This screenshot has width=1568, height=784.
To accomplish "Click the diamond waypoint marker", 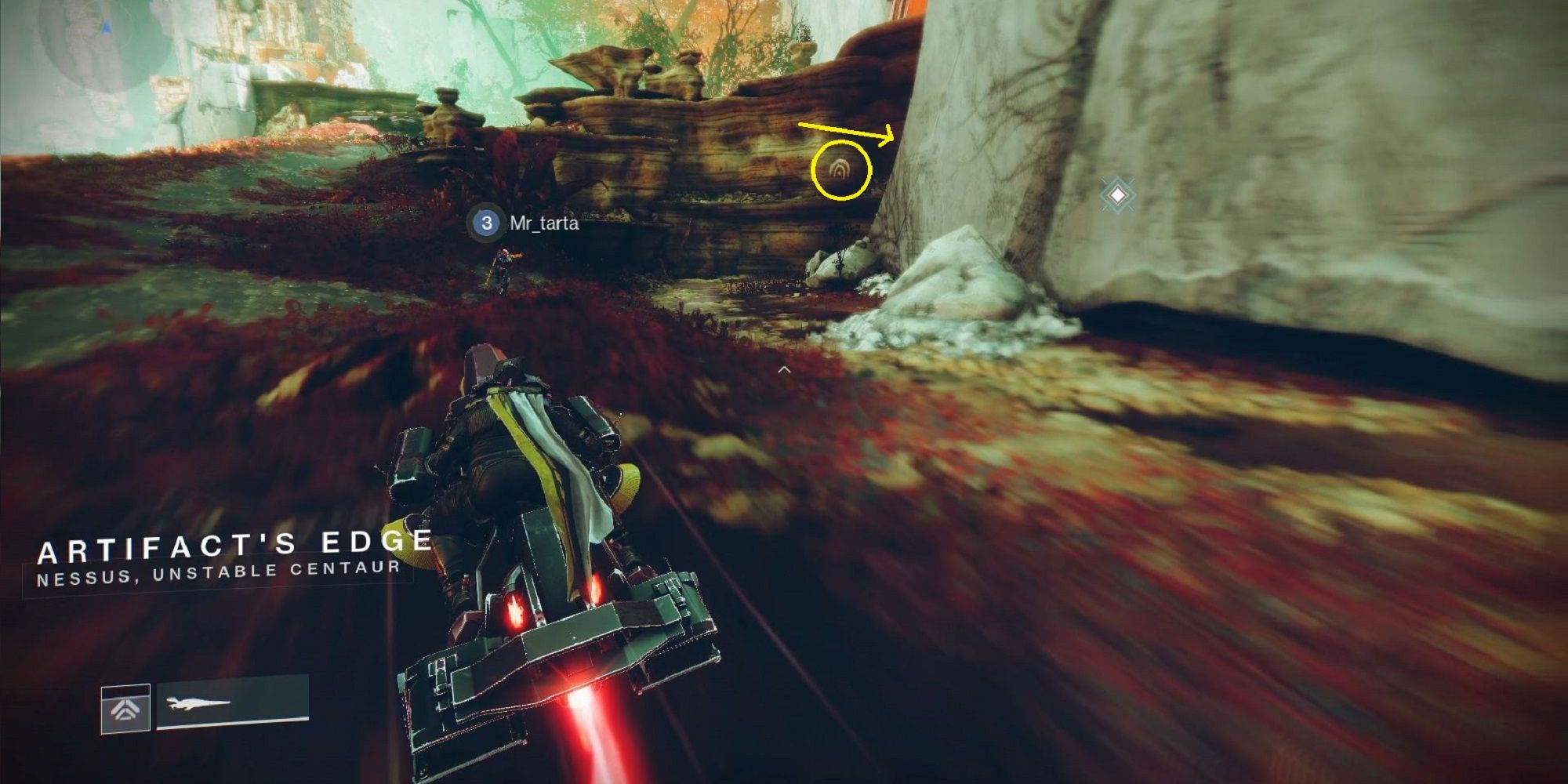I will (1116, 195).
